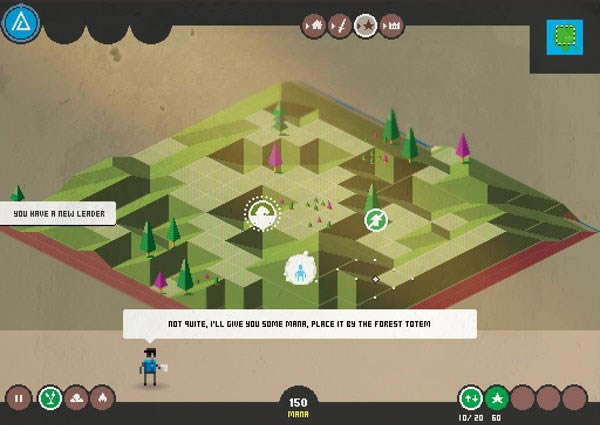Select the house build command

(317, 25)
